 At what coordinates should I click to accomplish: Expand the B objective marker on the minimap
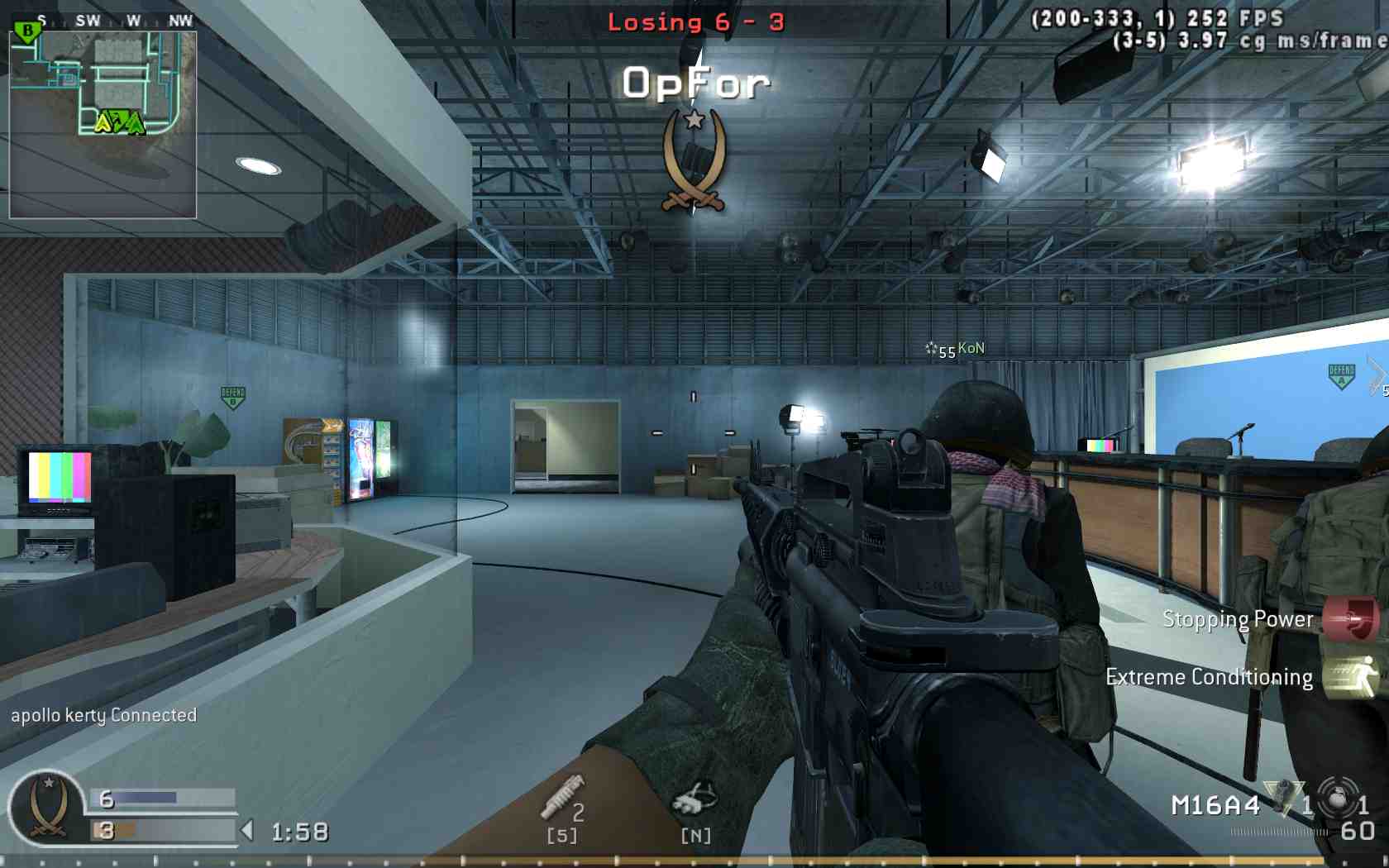(26, 29)
